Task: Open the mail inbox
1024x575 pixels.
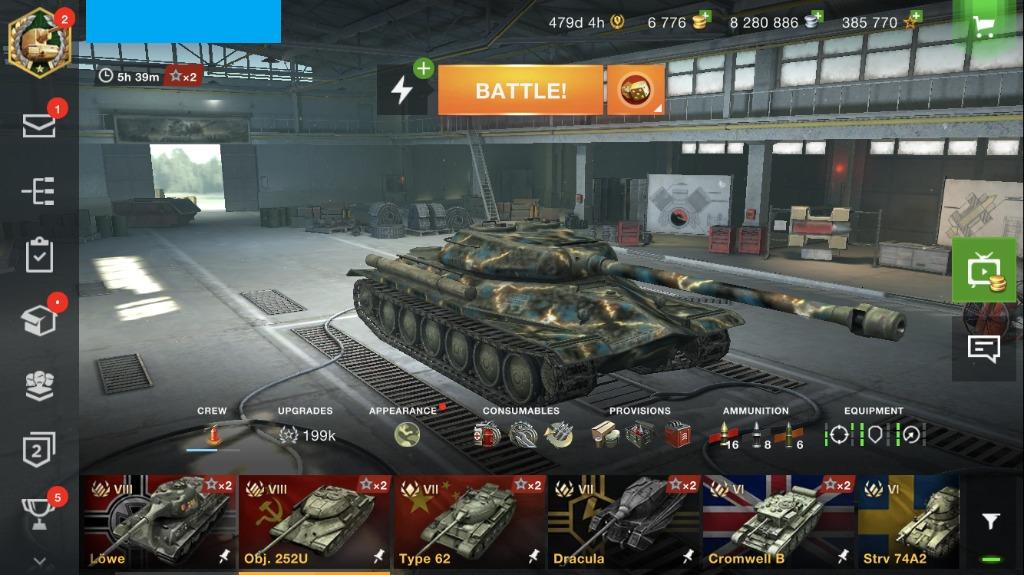Action: [x=39, y=125]
